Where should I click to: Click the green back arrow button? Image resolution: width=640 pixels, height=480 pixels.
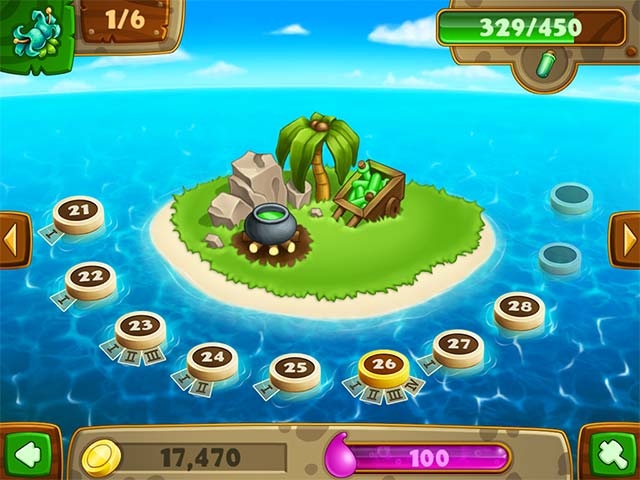coord(27,453)
